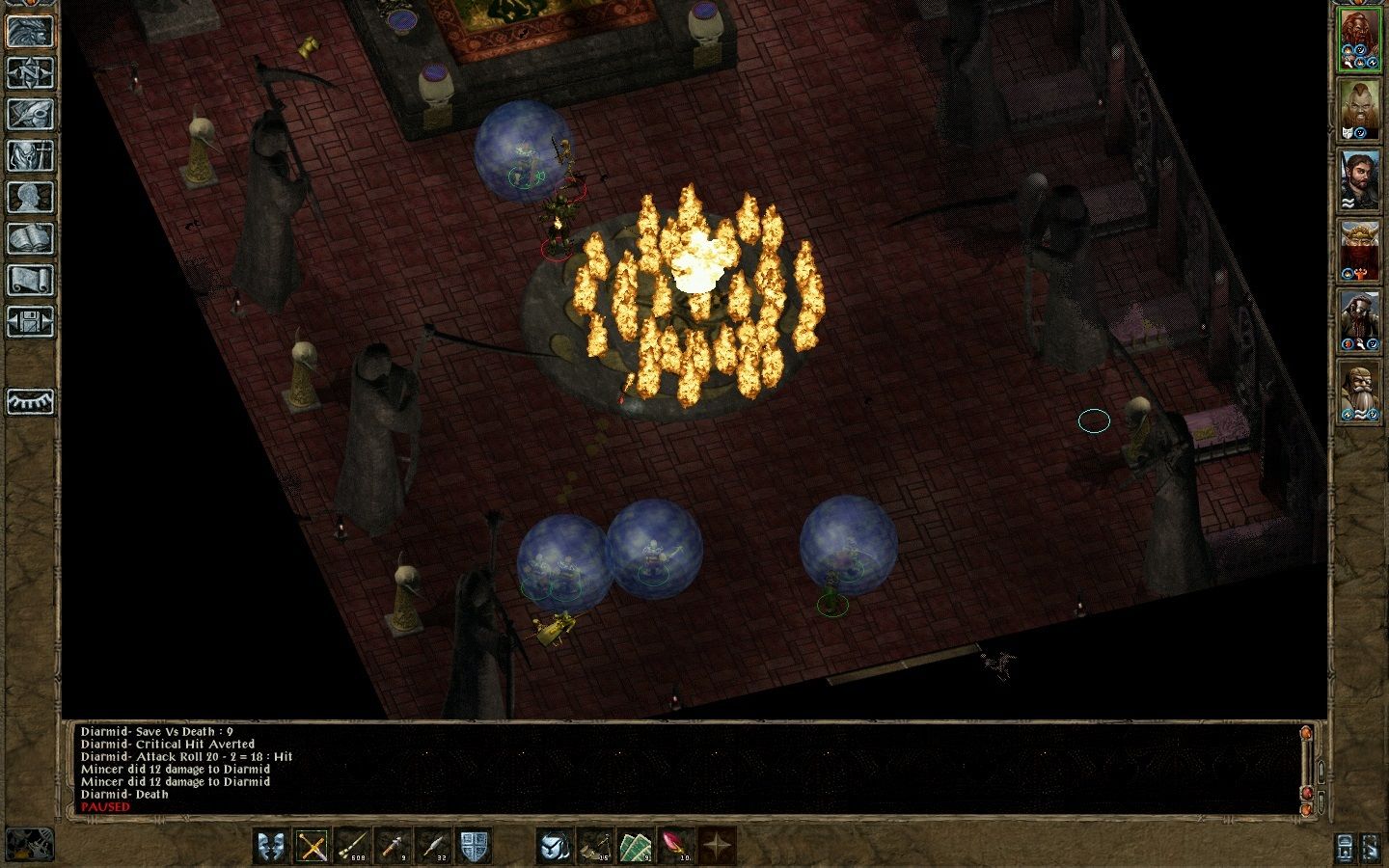The height and width of the screenshot is (868, 1389).
Task: Open the journal with the quill icon
Action: click(x=31, y=114)
